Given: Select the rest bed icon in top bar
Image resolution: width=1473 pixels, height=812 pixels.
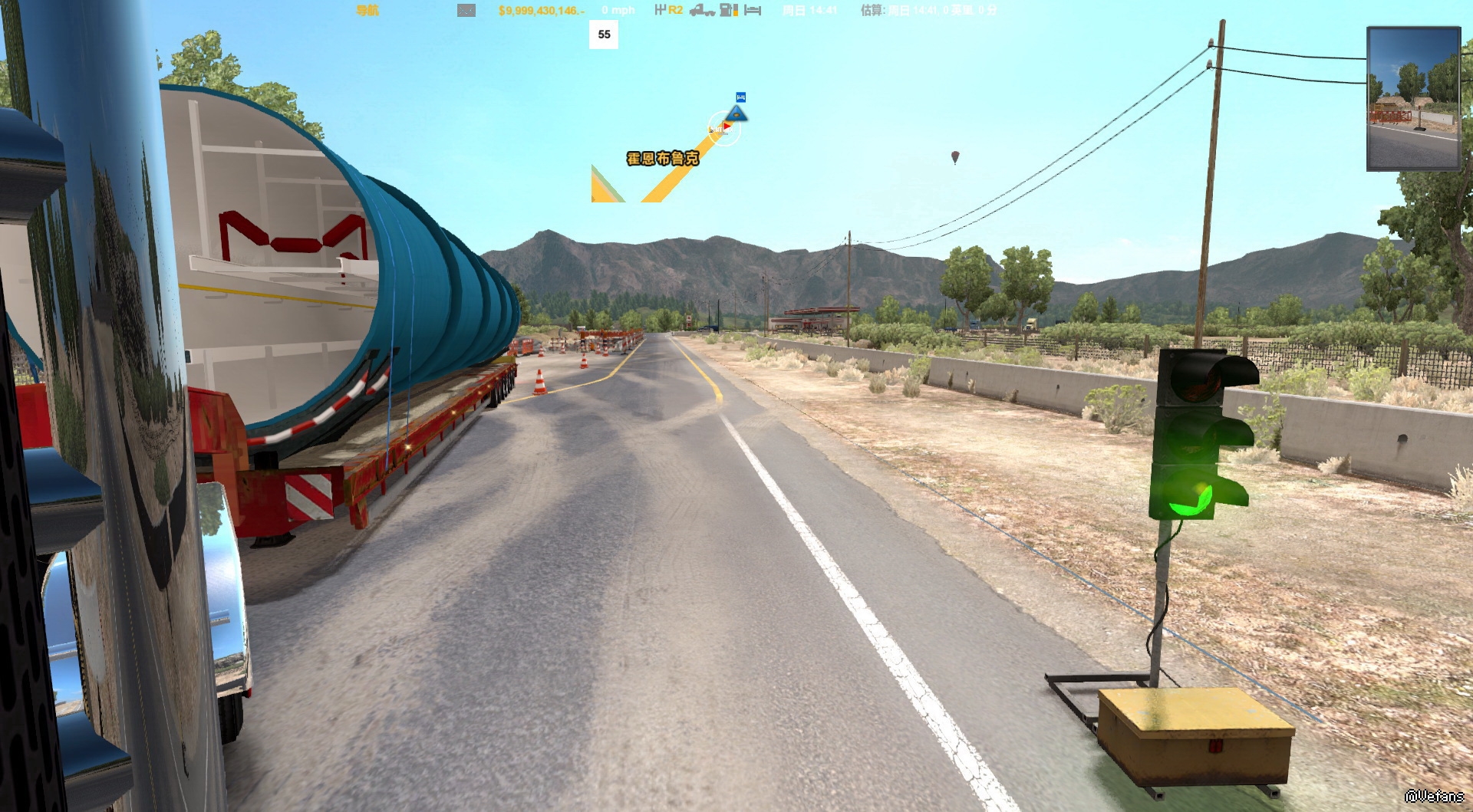Looking at the screenshot, I should [x=753, y=10].
